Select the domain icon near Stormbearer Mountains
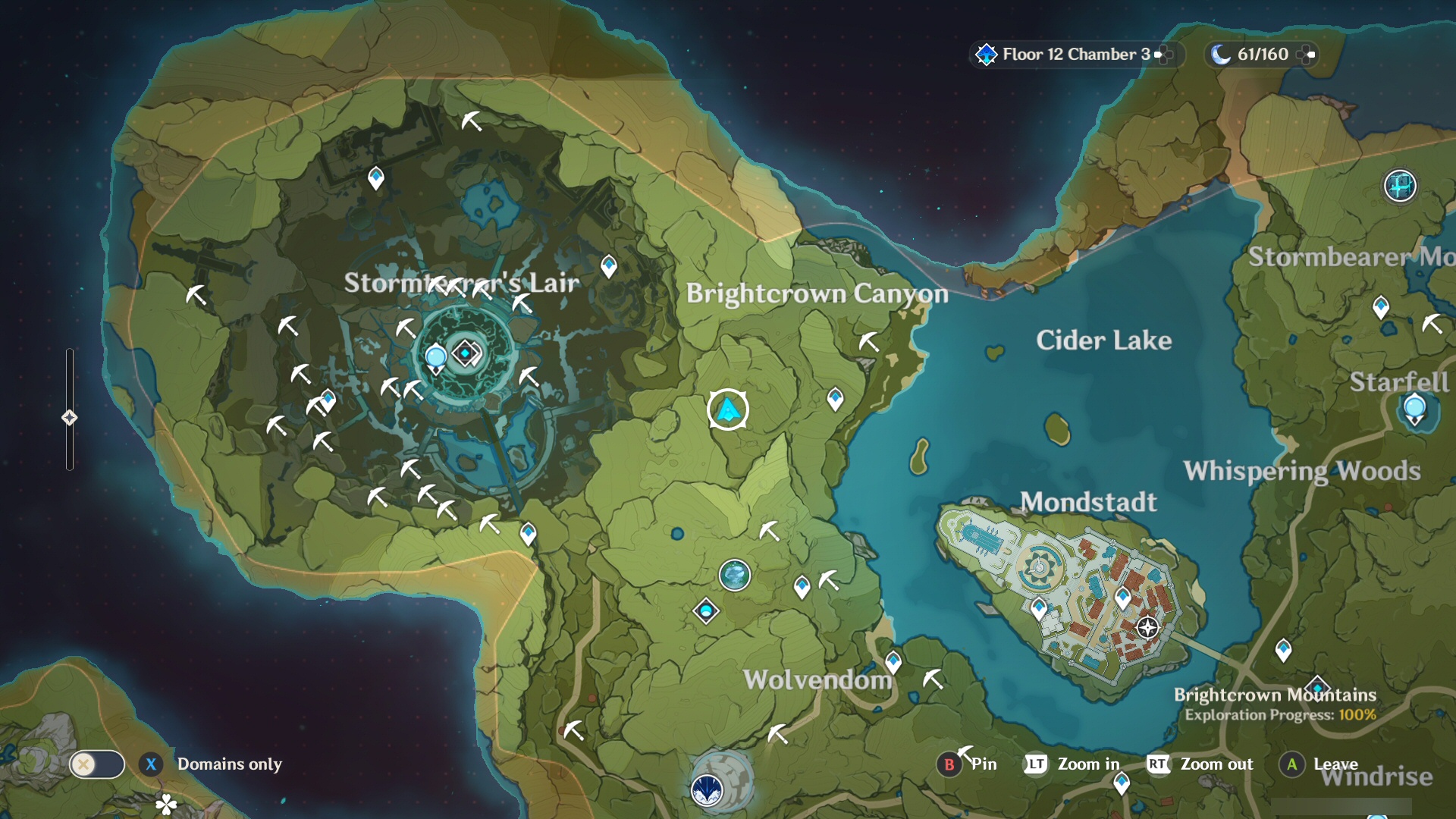The image size is (1456, 819). 1400,187
